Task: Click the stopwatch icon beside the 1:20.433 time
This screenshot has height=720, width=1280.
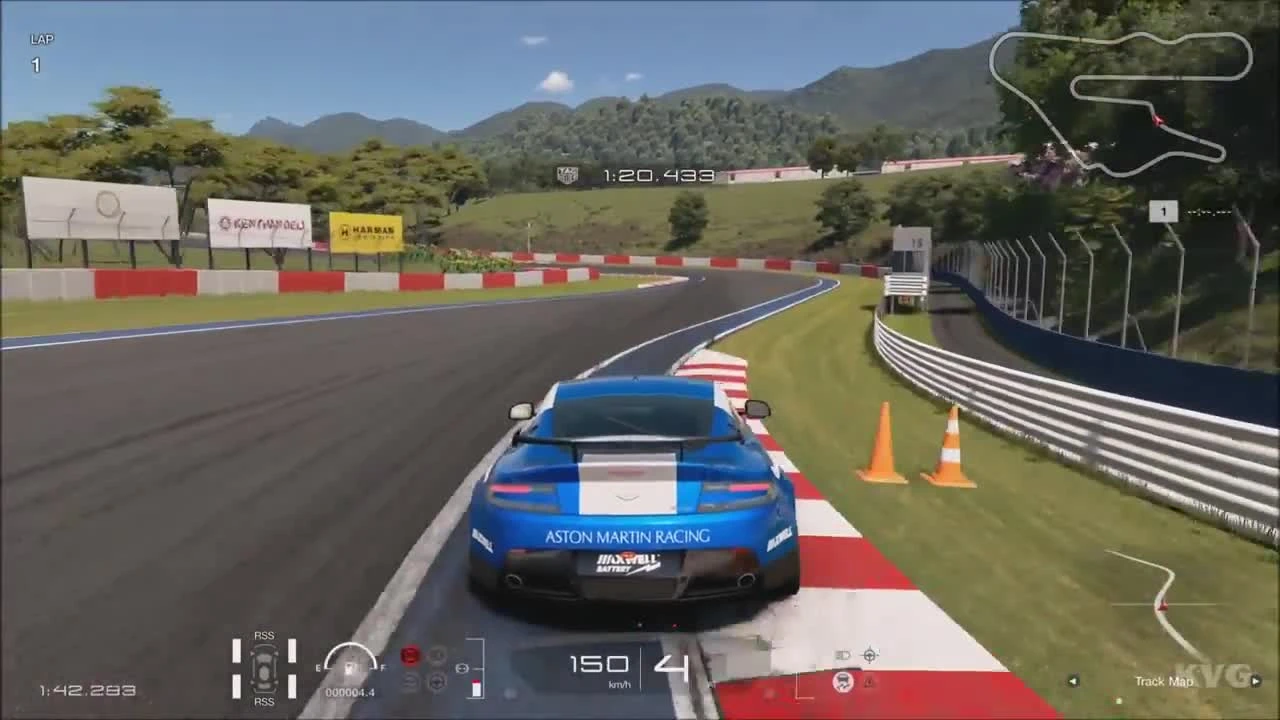Action: pos(566,175)
